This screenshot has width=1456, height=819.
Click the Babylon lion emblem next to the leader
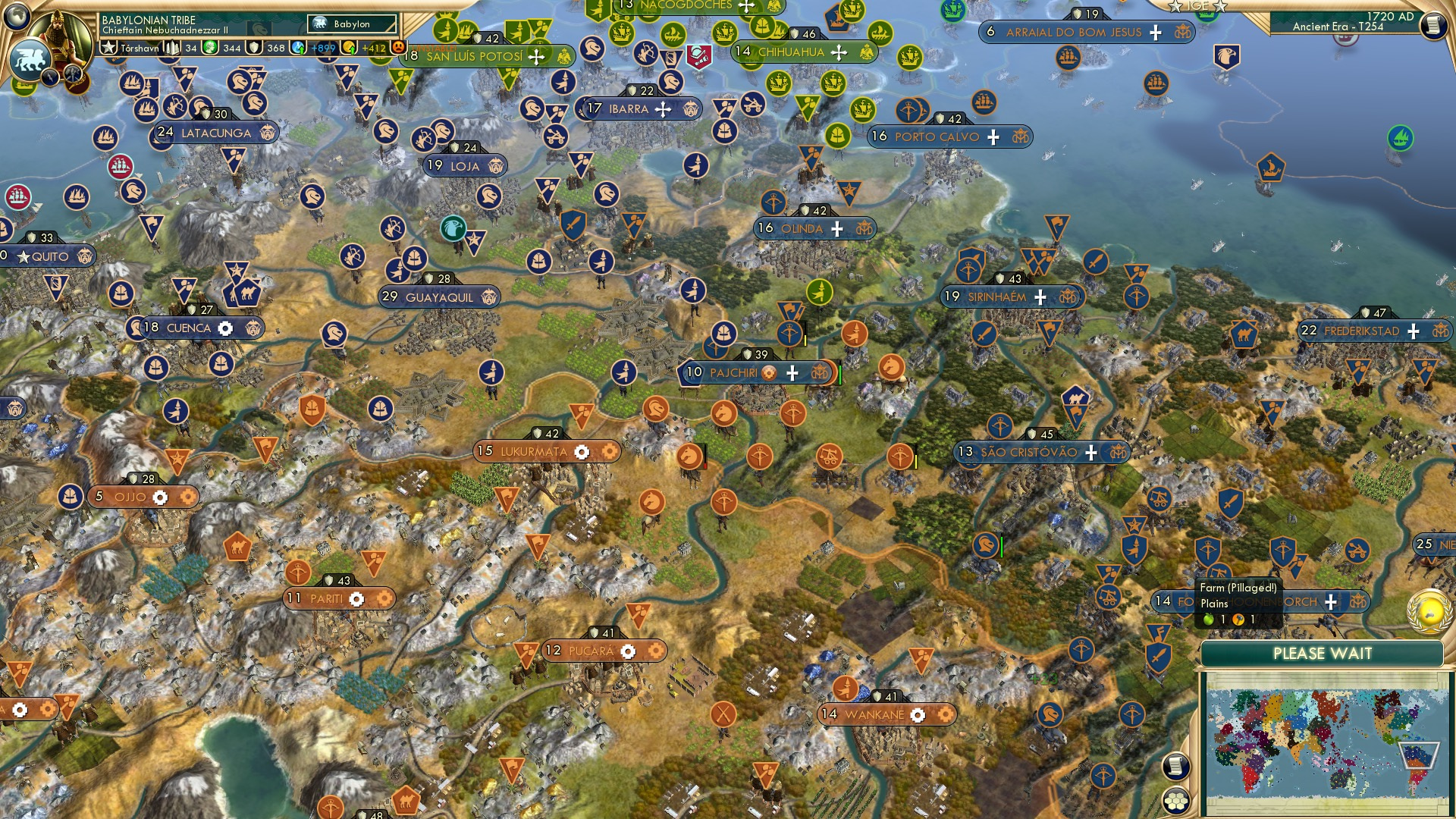point(30,57)
